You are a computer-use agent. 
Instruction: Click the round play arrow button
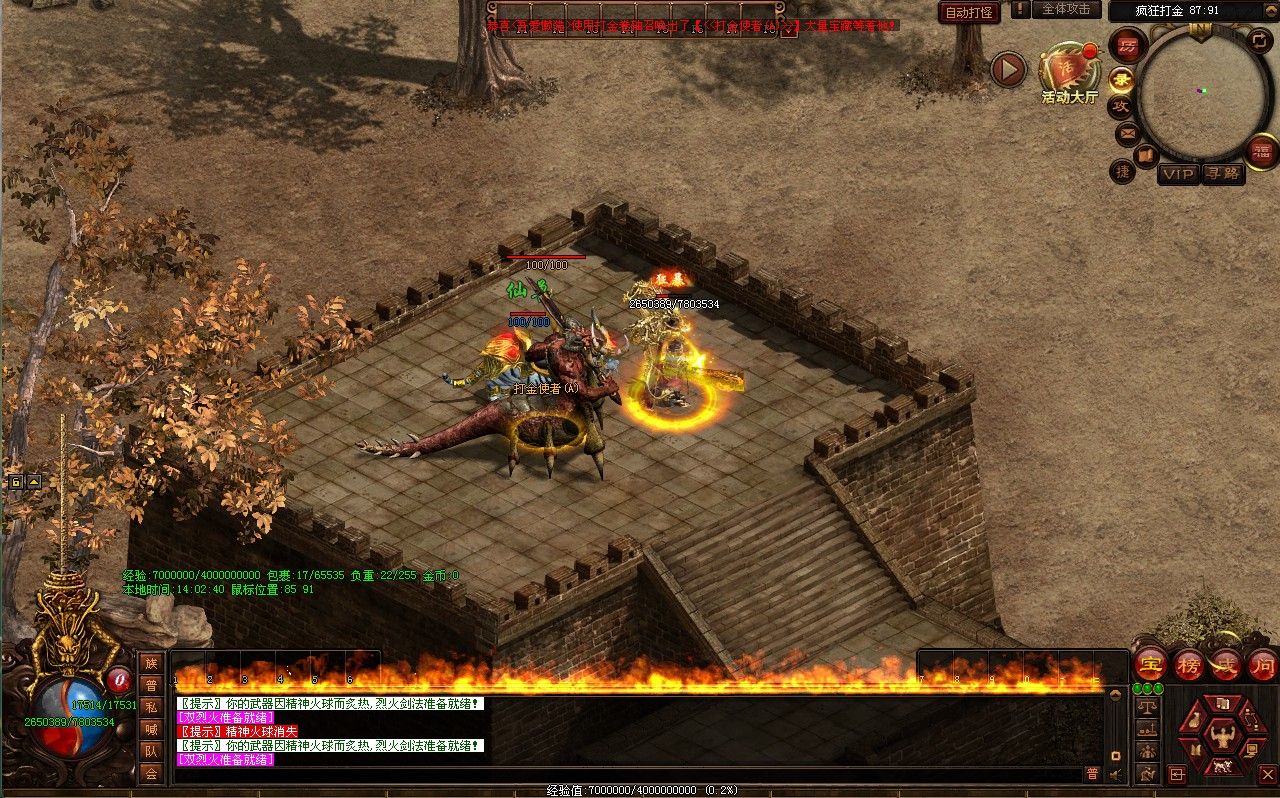coord(1008,69)
